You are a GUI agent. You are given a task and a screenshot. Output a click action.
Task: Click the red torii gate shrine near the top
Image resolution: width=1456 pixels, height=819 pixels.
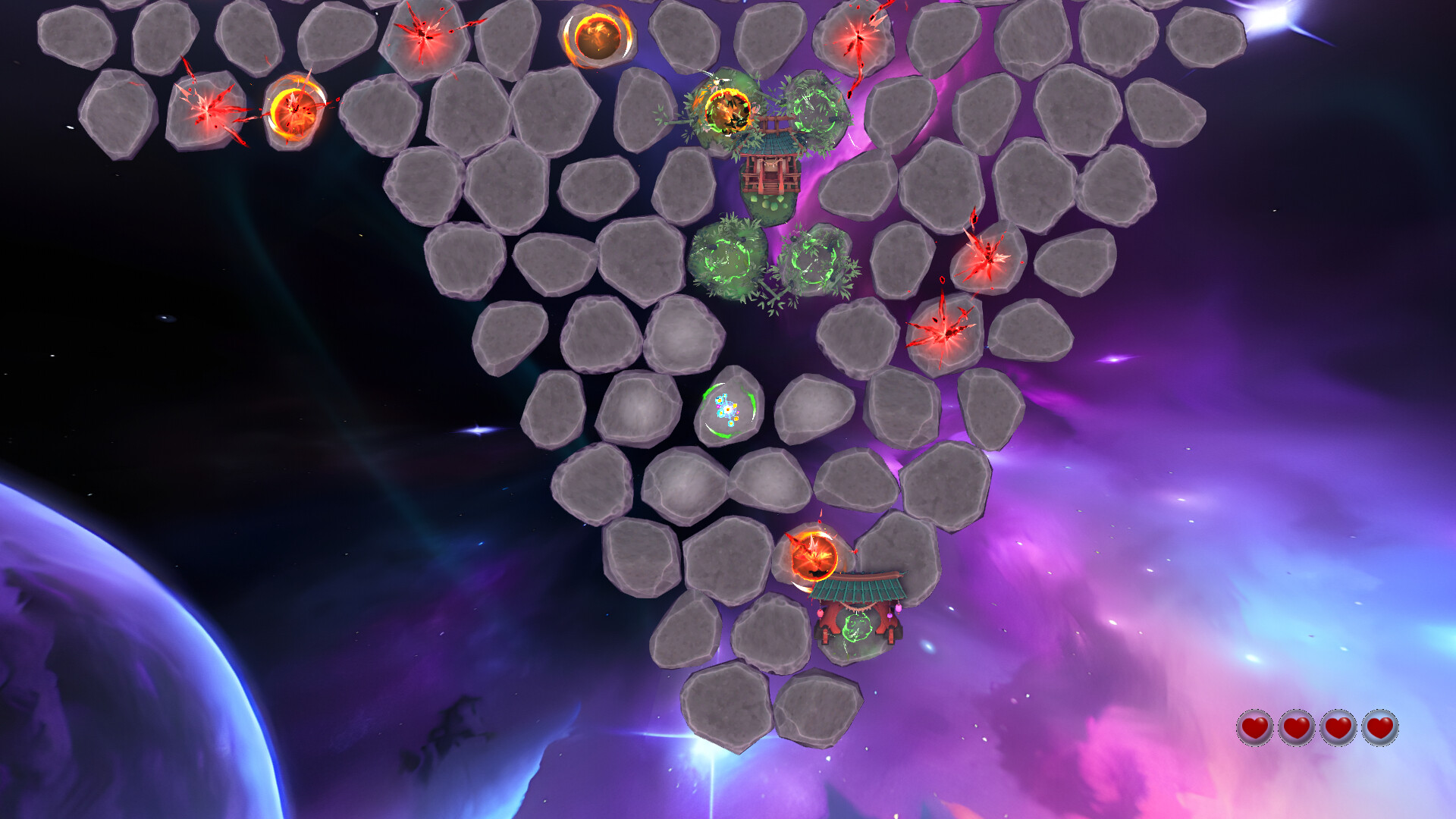(x=771, y=168)
